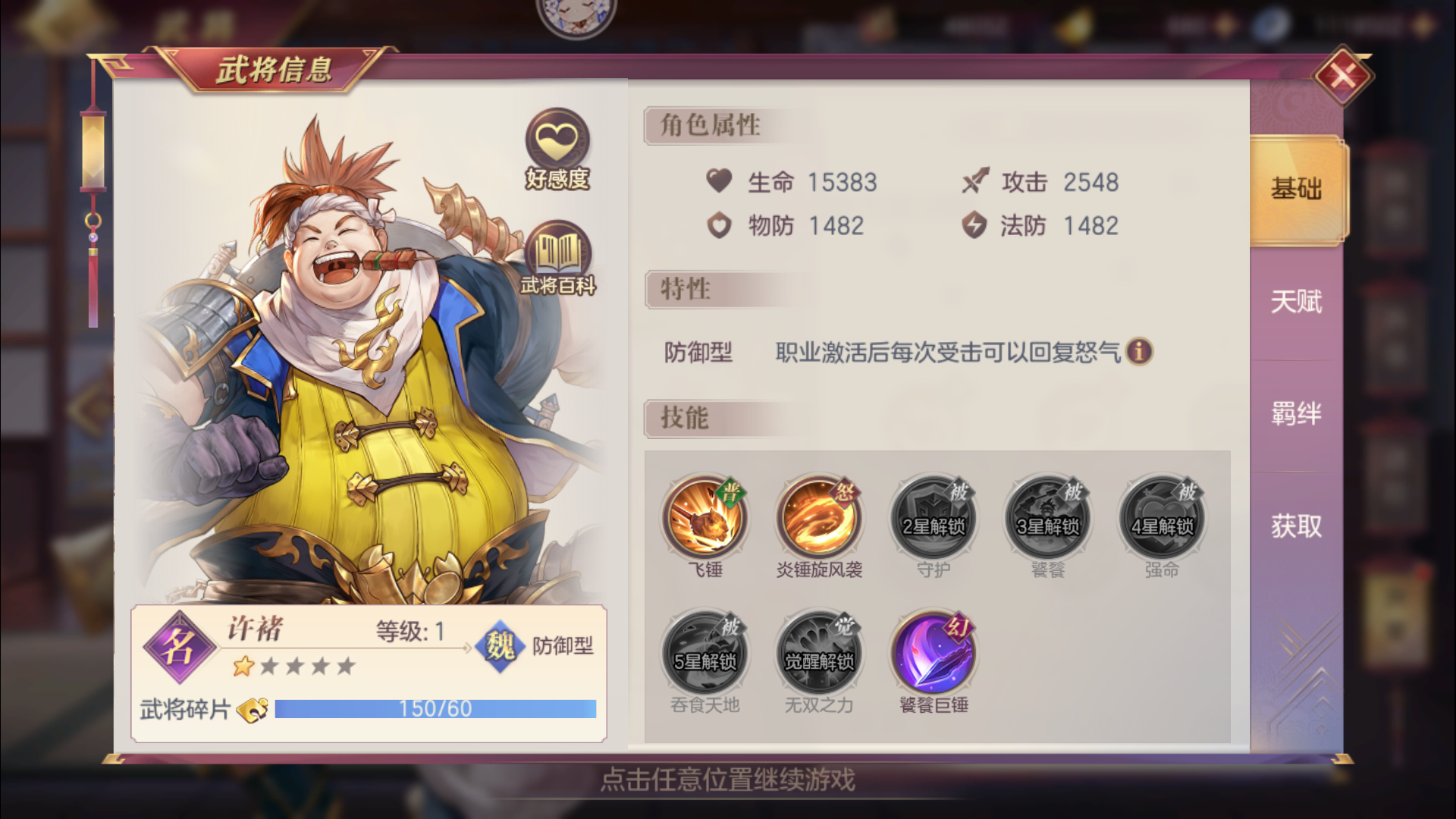Switch to the 获取 tab
The image size is (1456, 819).
(1298, 525)
